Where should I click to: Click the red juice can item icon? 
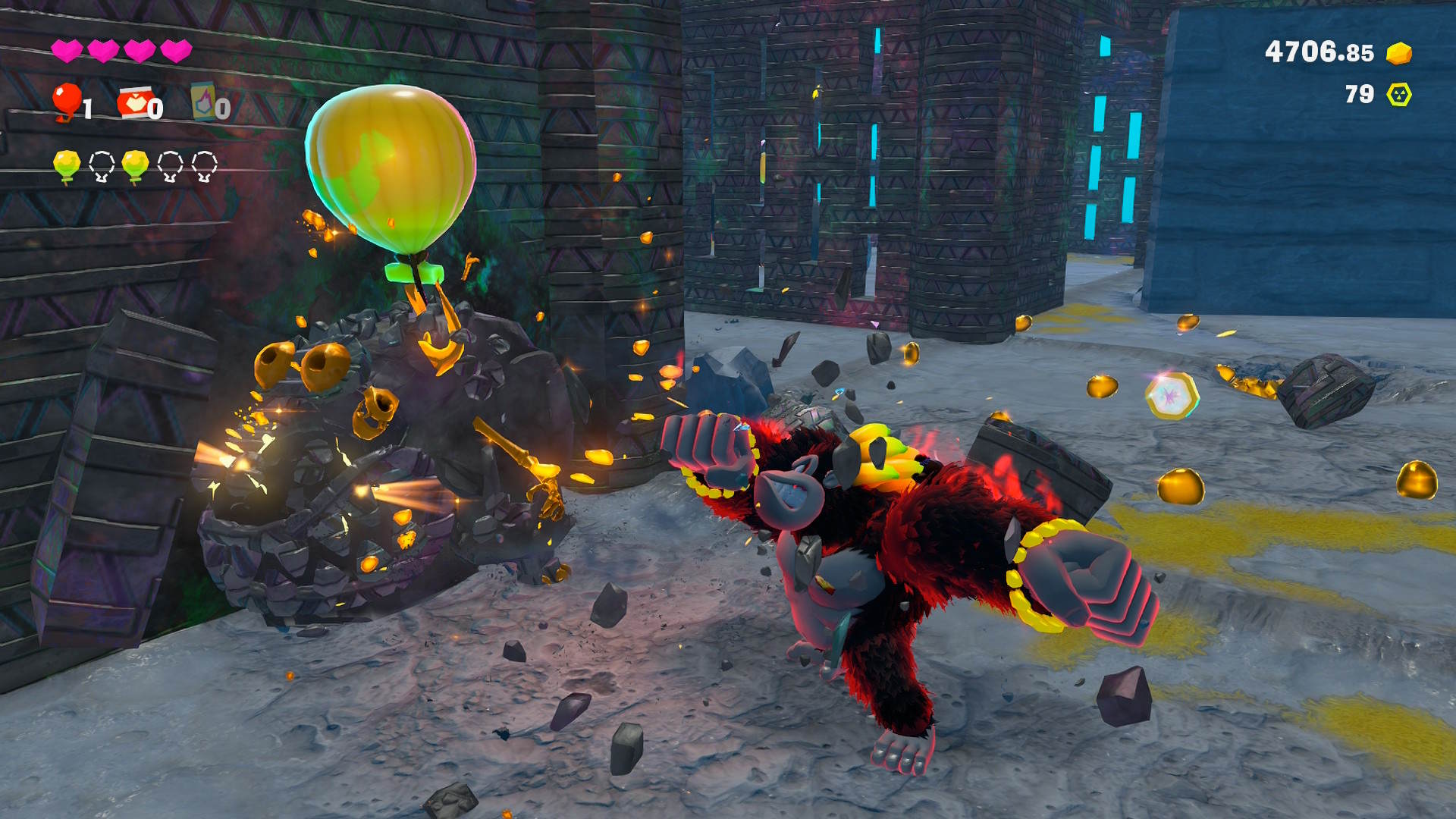click(x=133, y=102)
